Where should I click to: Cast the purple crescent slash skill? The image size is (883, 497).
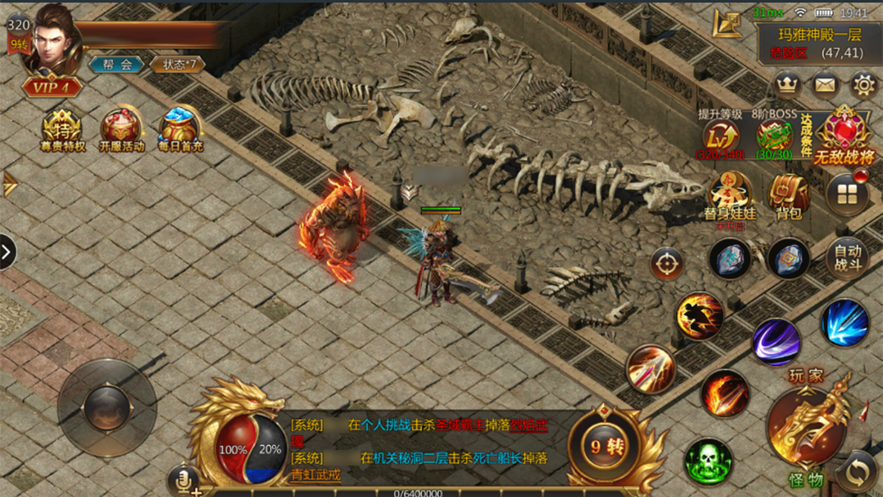(x=775, y=342)
